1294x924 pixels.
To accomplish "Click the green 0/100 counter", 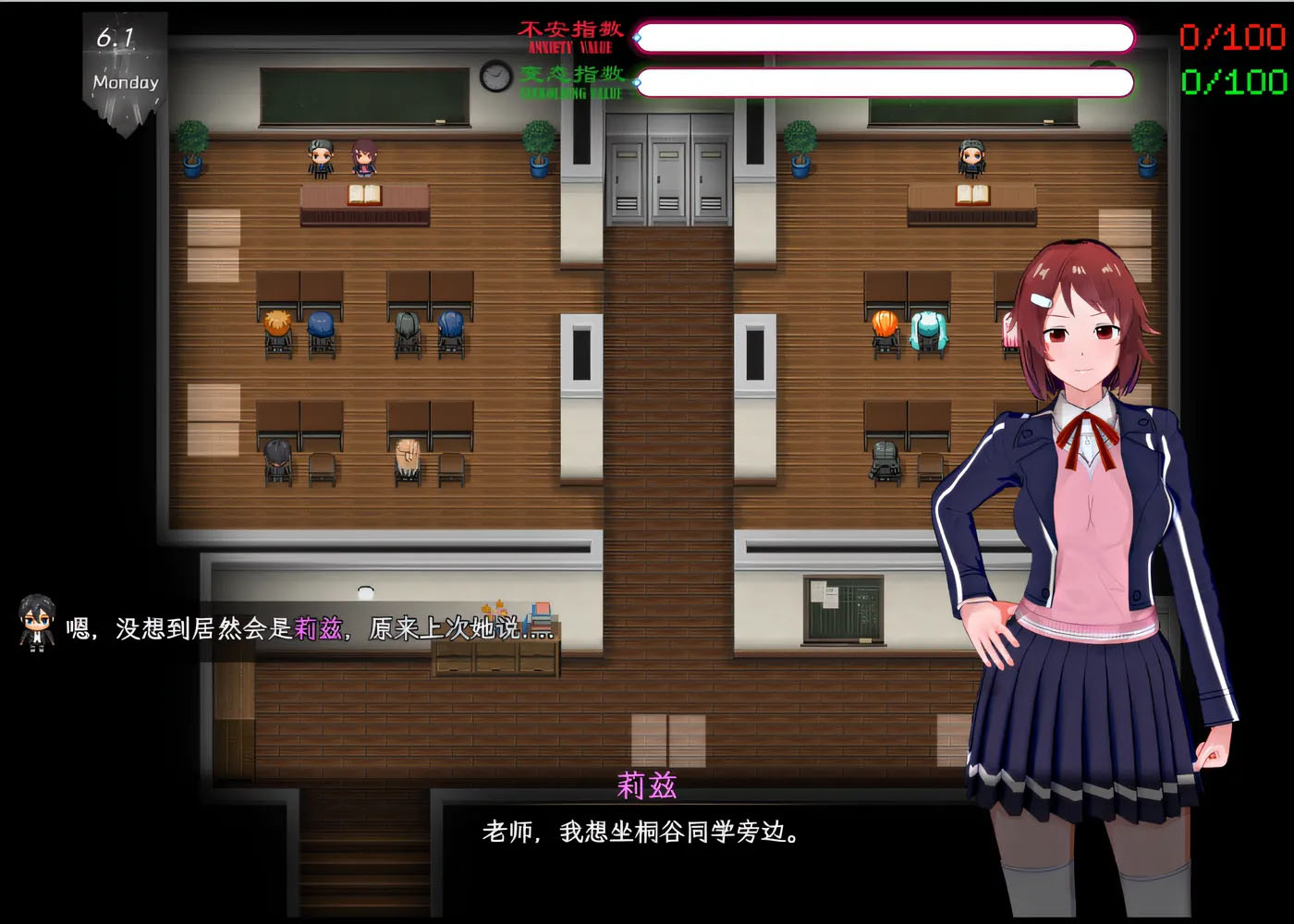I will [x=1232, y=83].
